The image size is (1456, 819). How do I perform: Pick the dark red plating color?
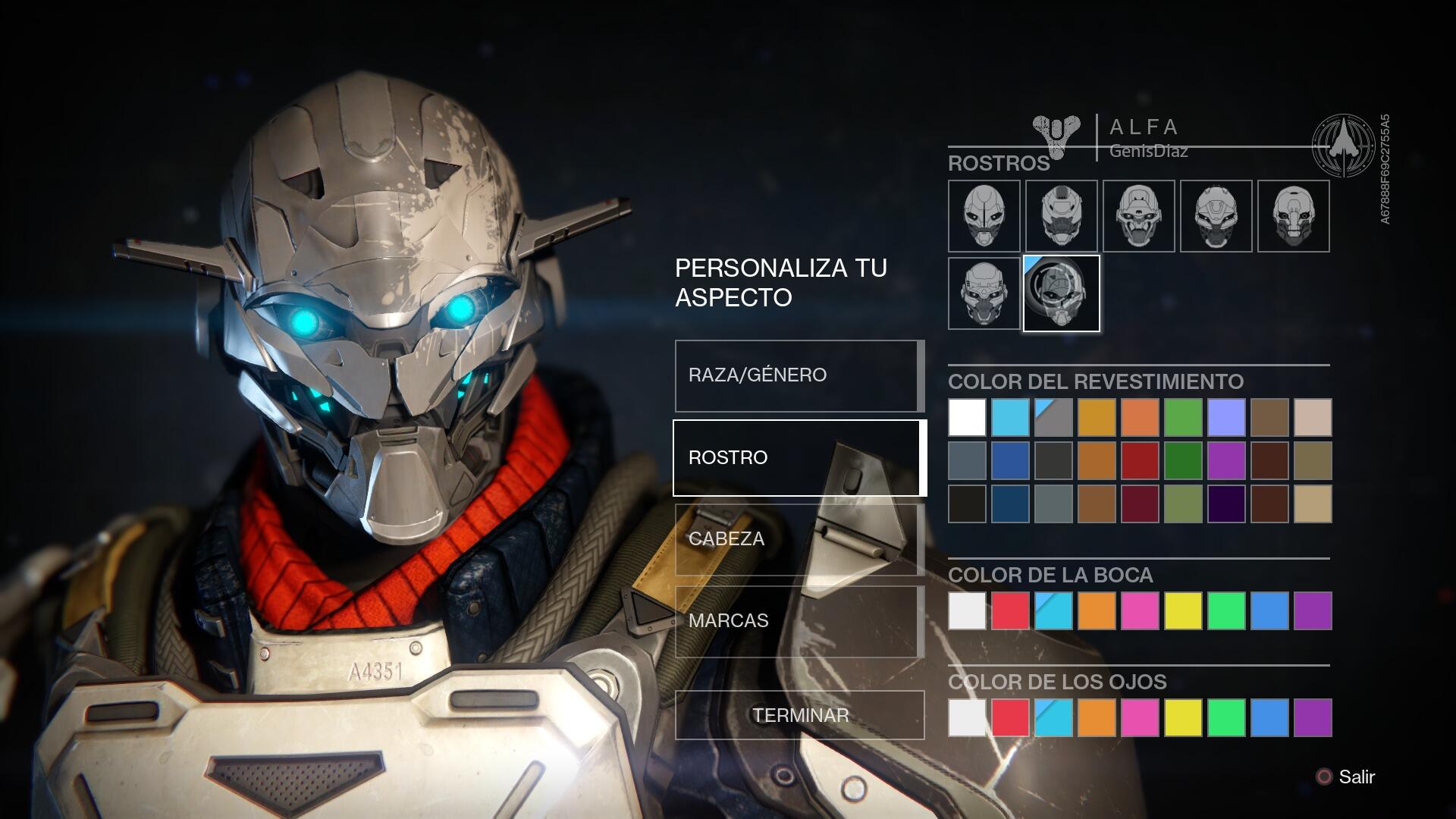[1140, 460]
